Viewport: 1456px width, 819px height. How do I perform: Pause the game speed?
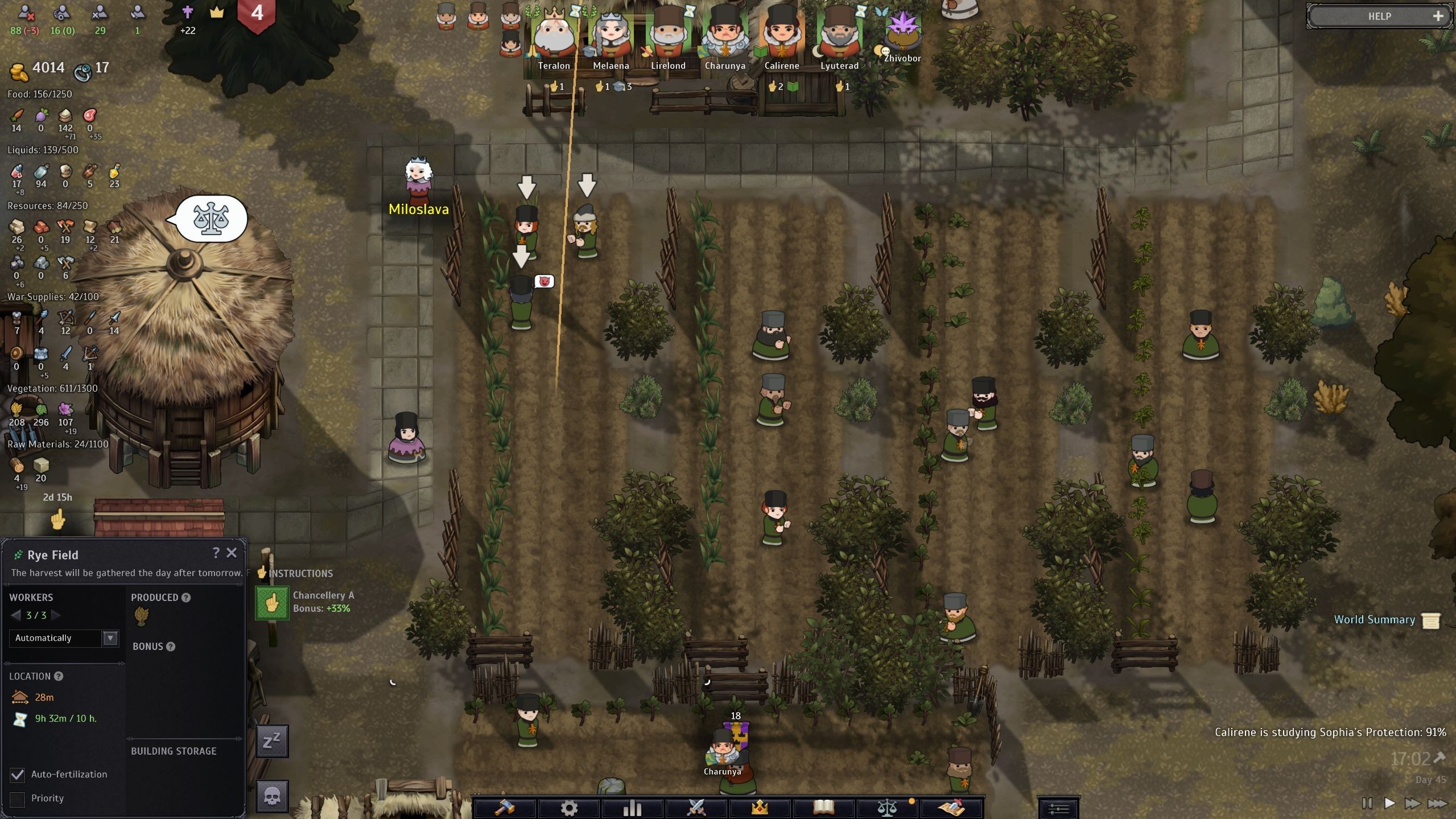pos(1367,803)
